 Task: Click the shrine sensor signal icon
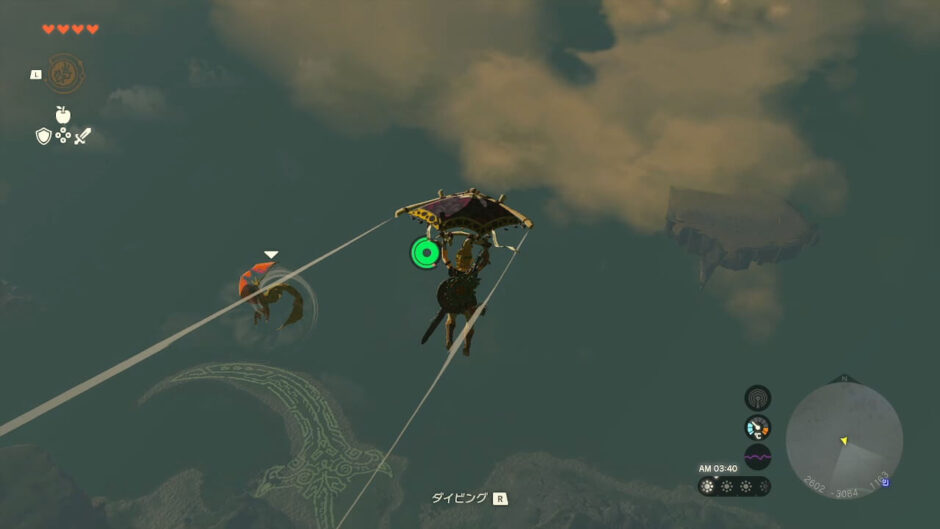pyautogui.click(x=758, y=398)
